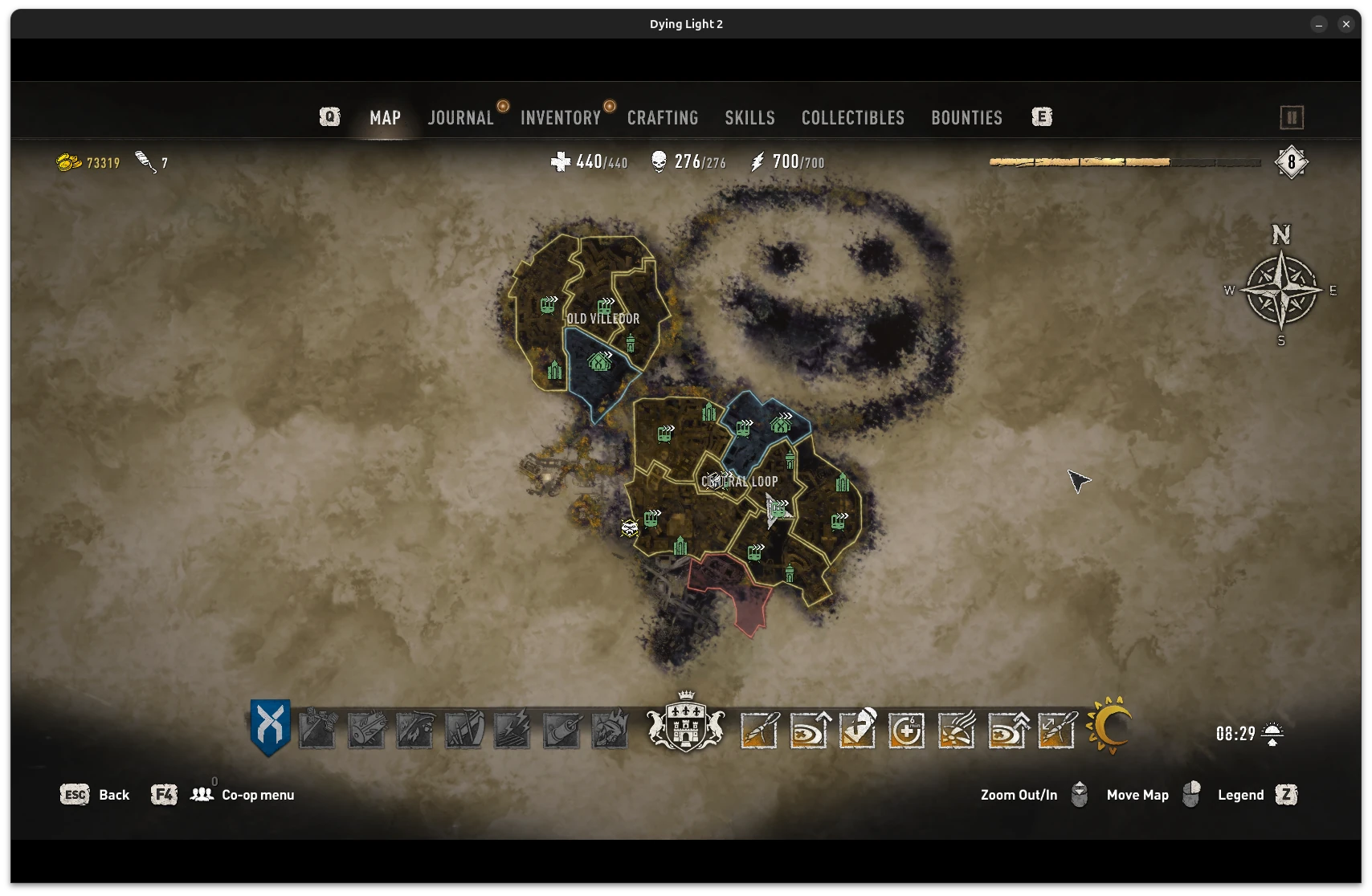The height and width of the screenshot is (896, 1372).
Task: View the Bounties tab
Action: tap(966, 118)
